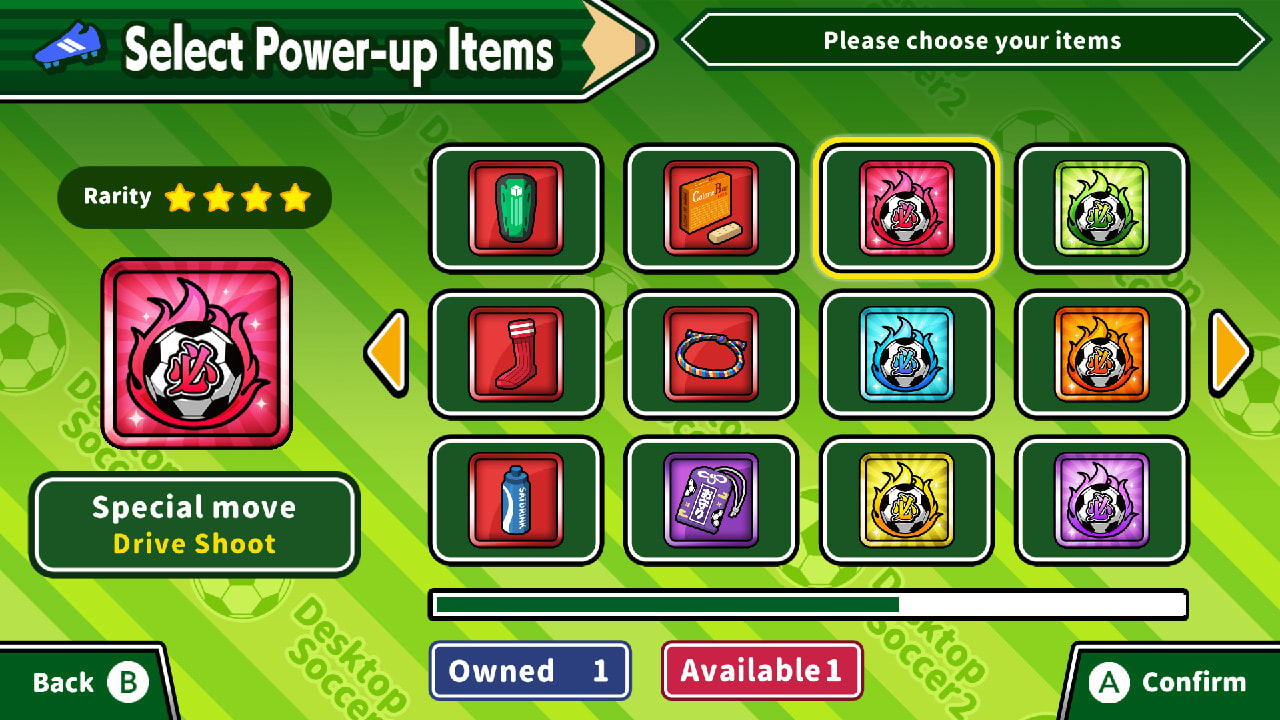
Task: Select the Calorie Bar snack item
Action: coord(710,207)
